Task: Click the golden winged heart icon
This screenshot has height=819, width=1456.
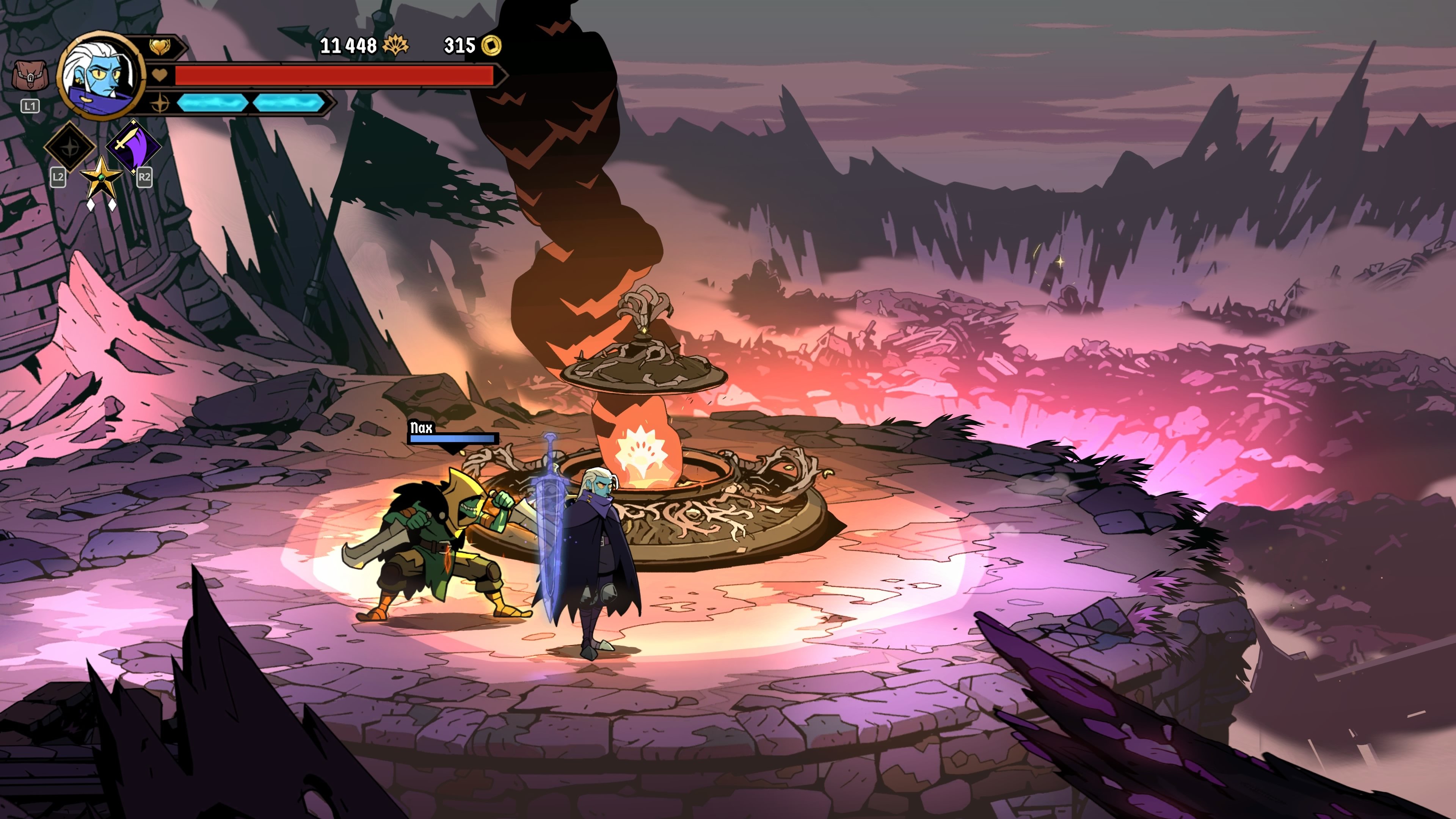Action: pos(160,47)
